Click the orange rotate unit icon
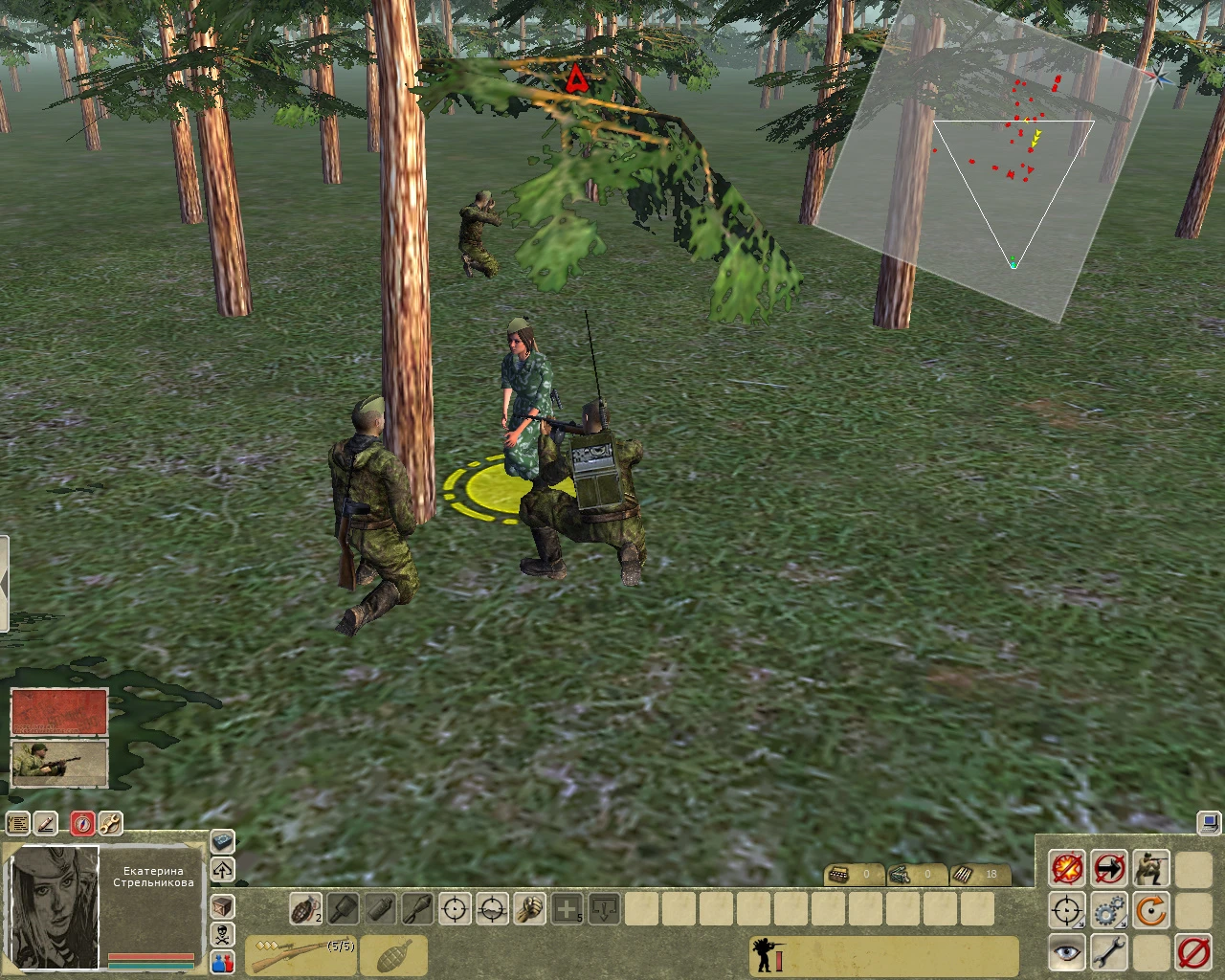The height and width of the screenshot is (980, 1225). pos(1151,909)
